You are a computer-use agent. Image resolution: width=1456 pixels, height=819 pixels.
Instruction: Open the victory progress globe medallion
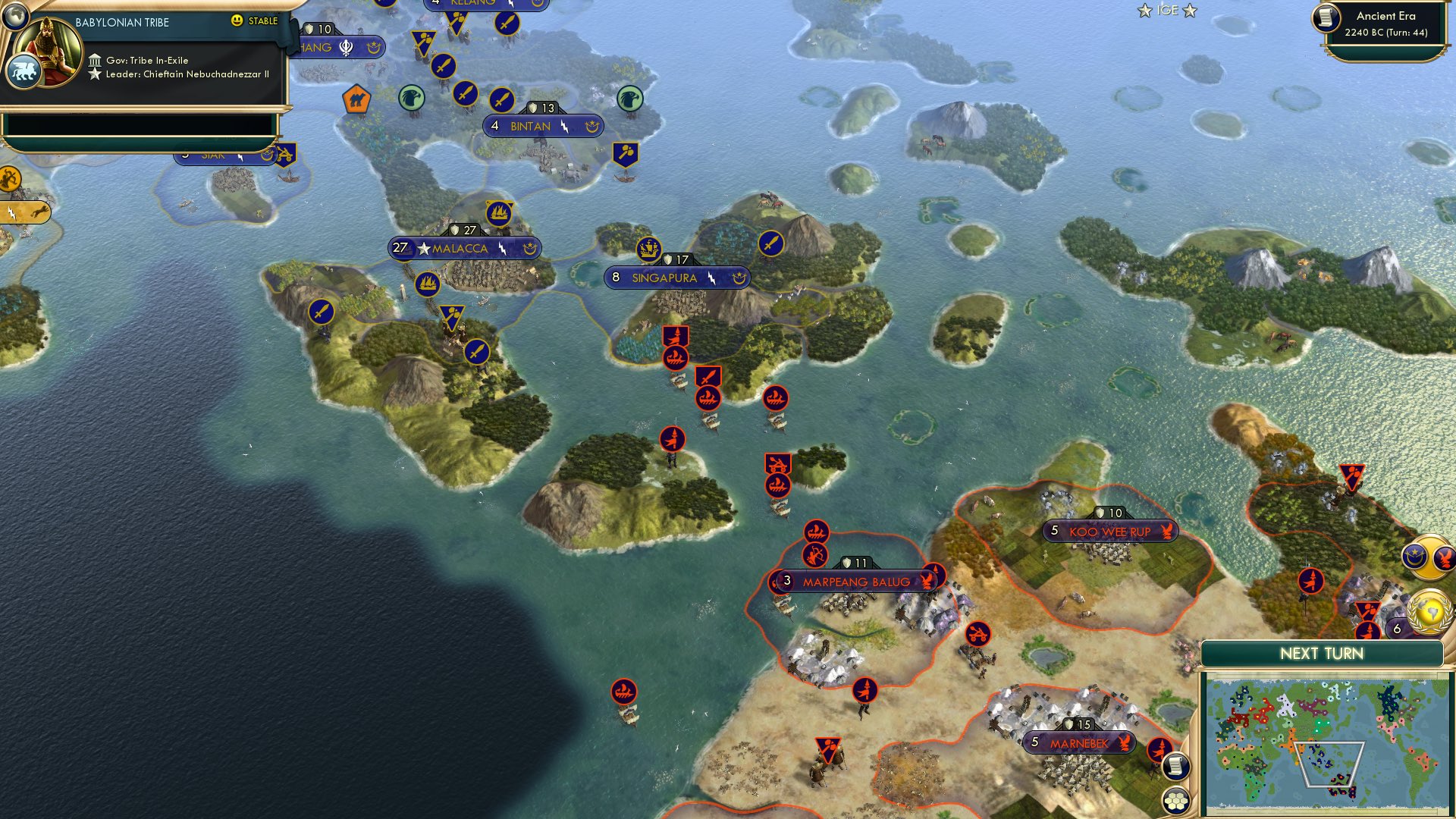(1428, 612)
